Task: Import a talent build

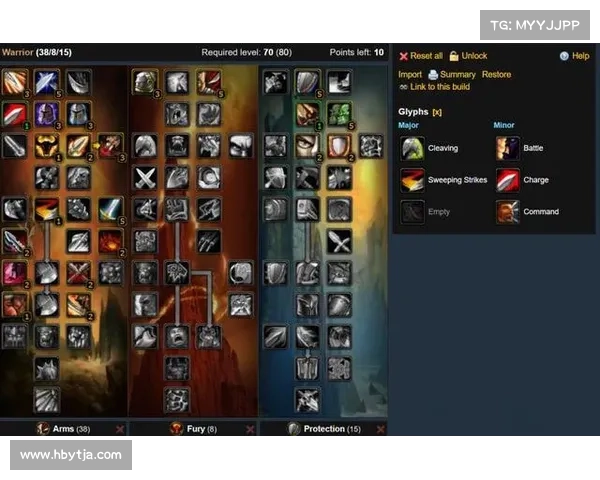Action: [x=410, y=74]
